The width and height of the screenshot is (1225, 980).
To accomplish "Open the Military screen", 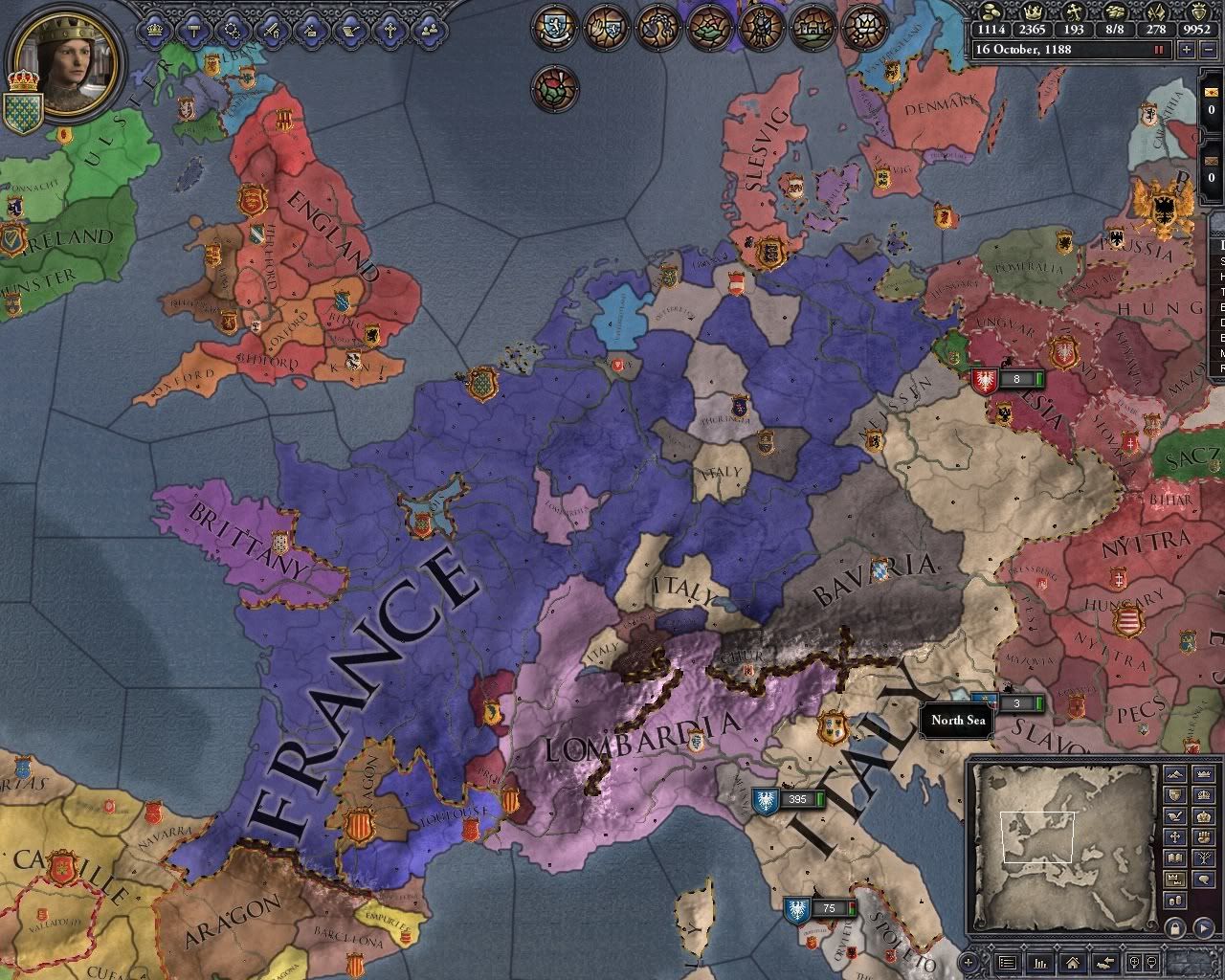I will 270,29.
